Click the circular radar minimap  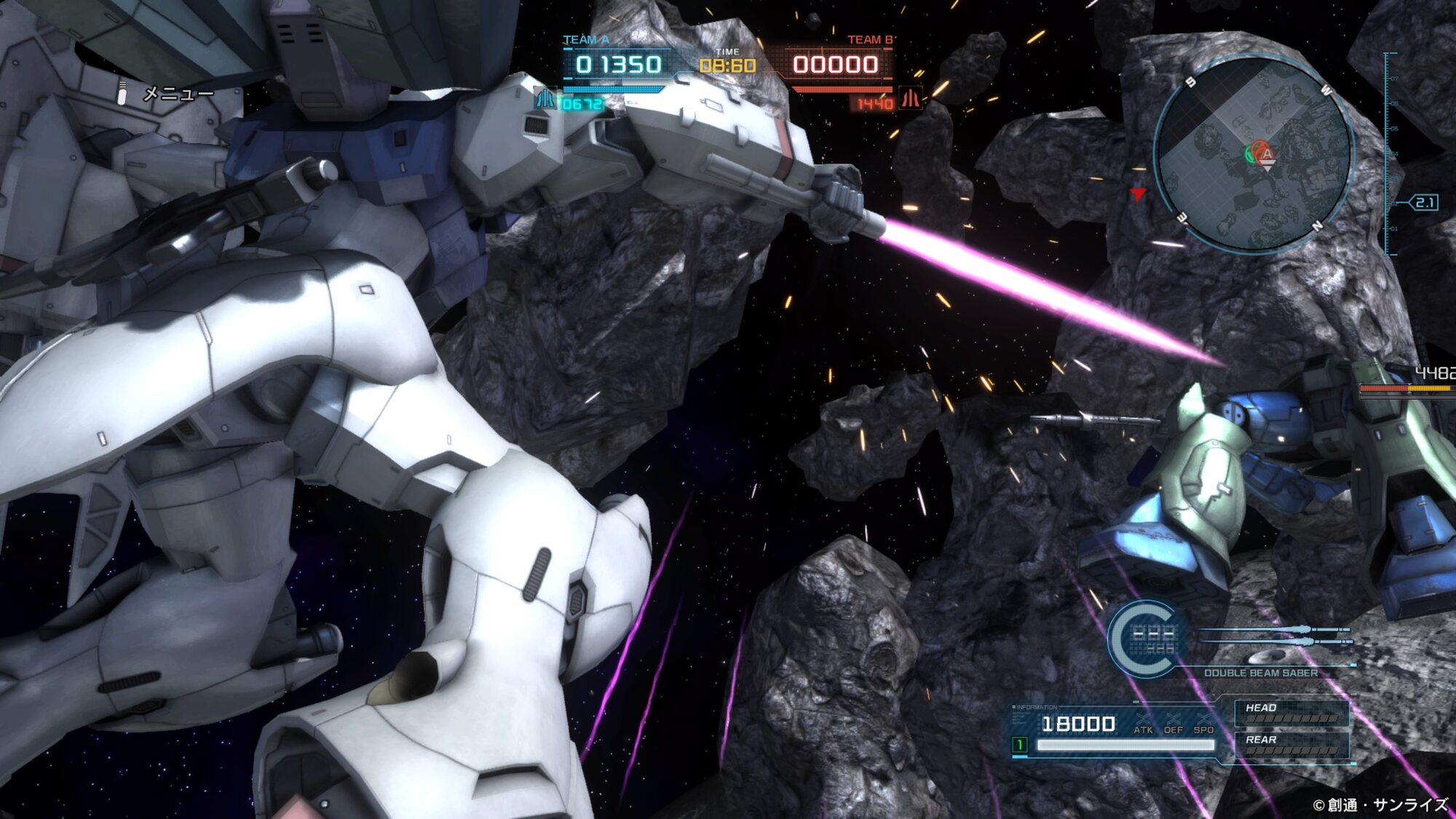click(x=1254, y=154)
